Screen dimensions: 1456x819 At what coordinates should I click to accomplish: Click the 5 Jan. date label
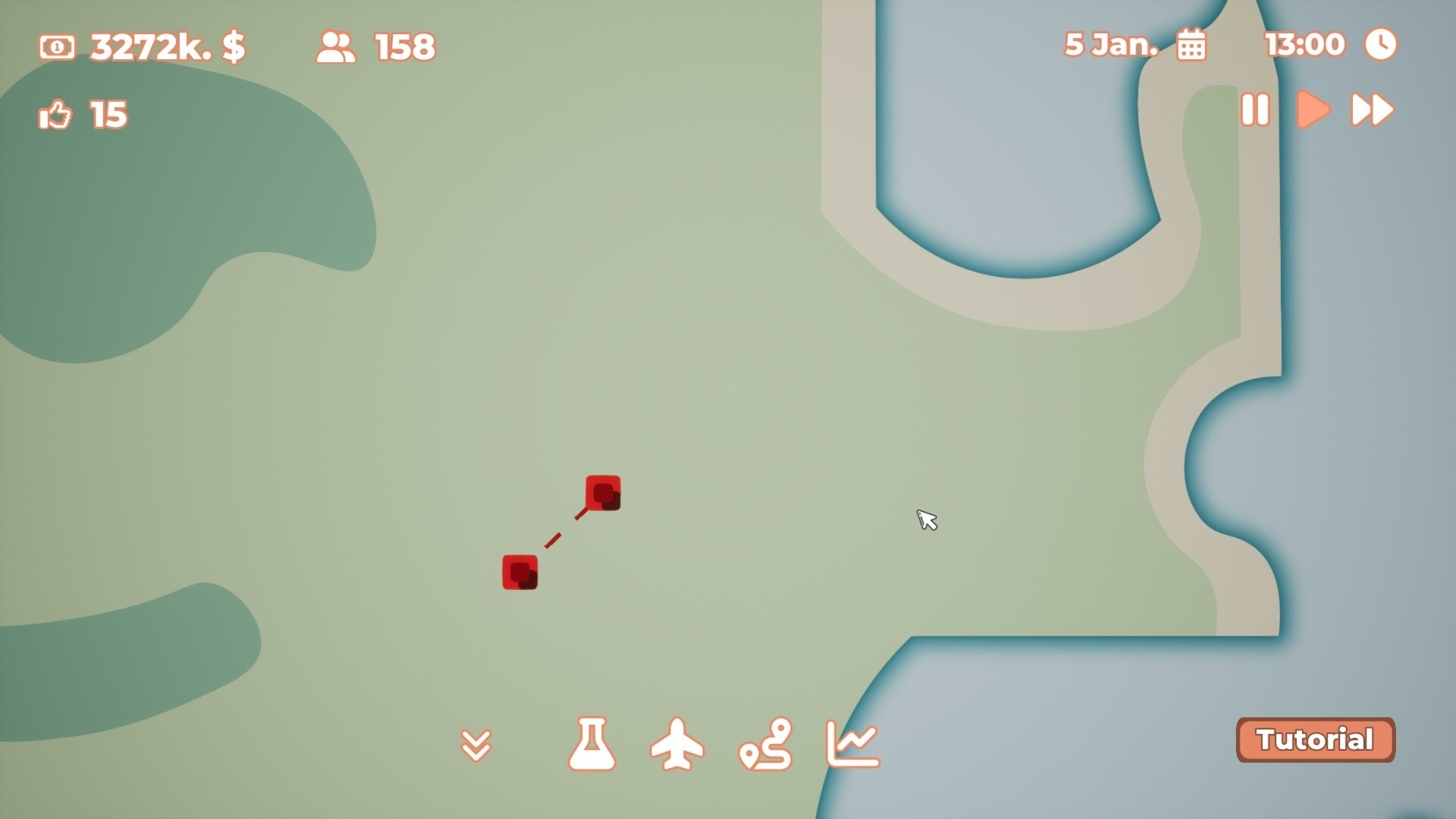[1112, 44]
